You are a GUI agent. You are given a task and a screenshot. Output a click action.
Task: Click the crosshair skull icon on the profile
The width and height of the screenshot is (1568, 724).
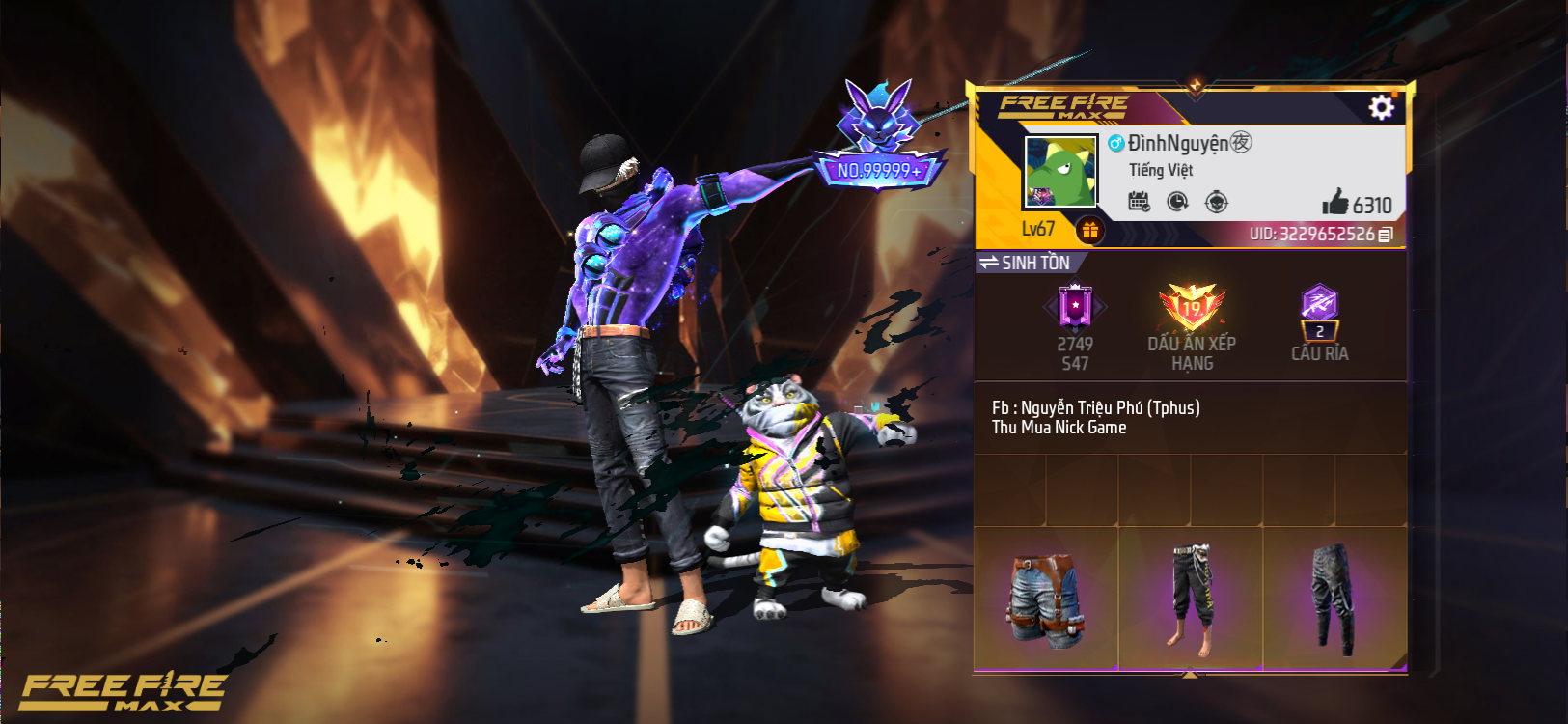tap(1217, 202)
